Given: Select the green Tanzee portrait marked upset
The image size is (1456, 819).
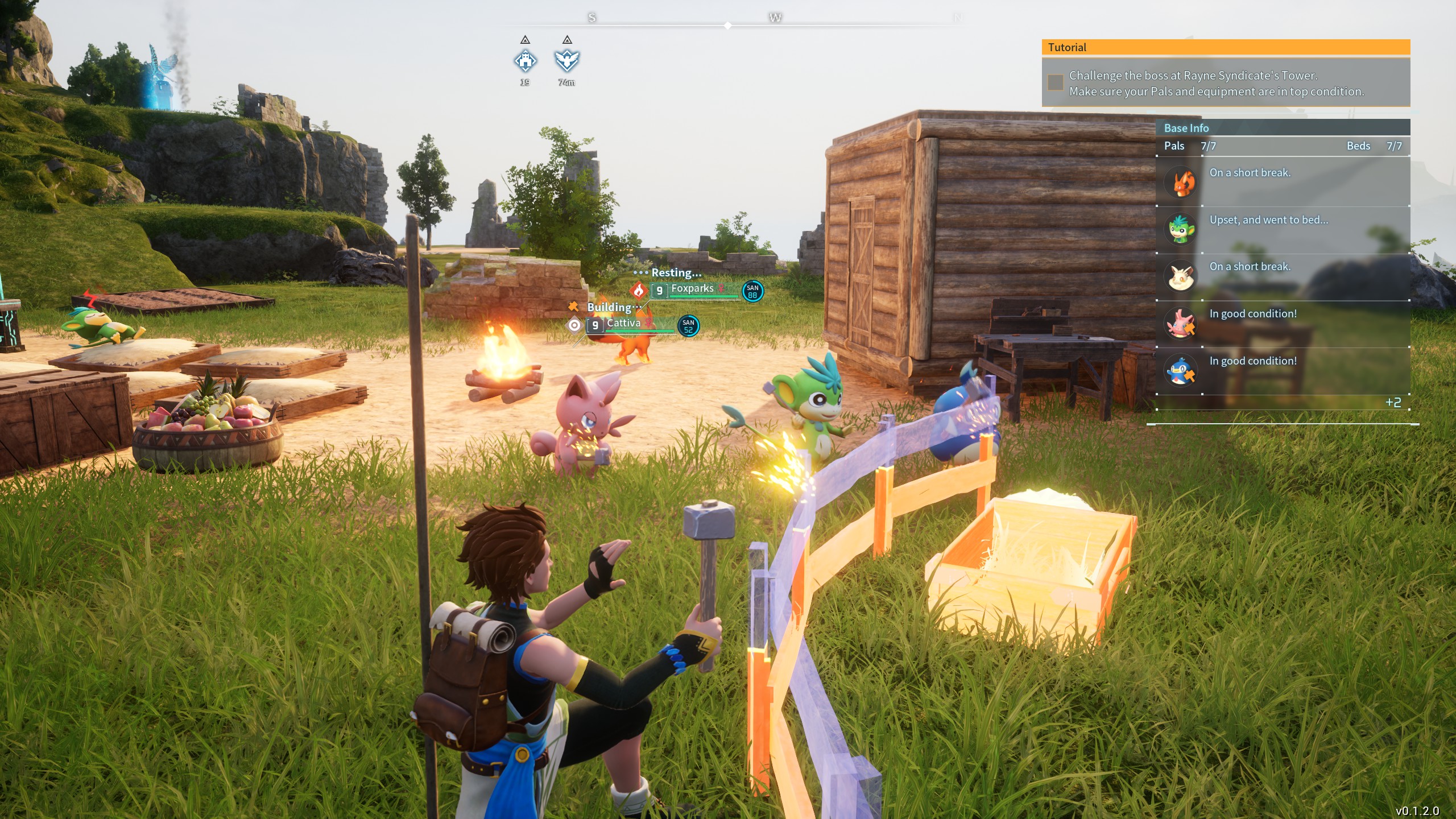Looking at the screenshot, I should 1181,229.
